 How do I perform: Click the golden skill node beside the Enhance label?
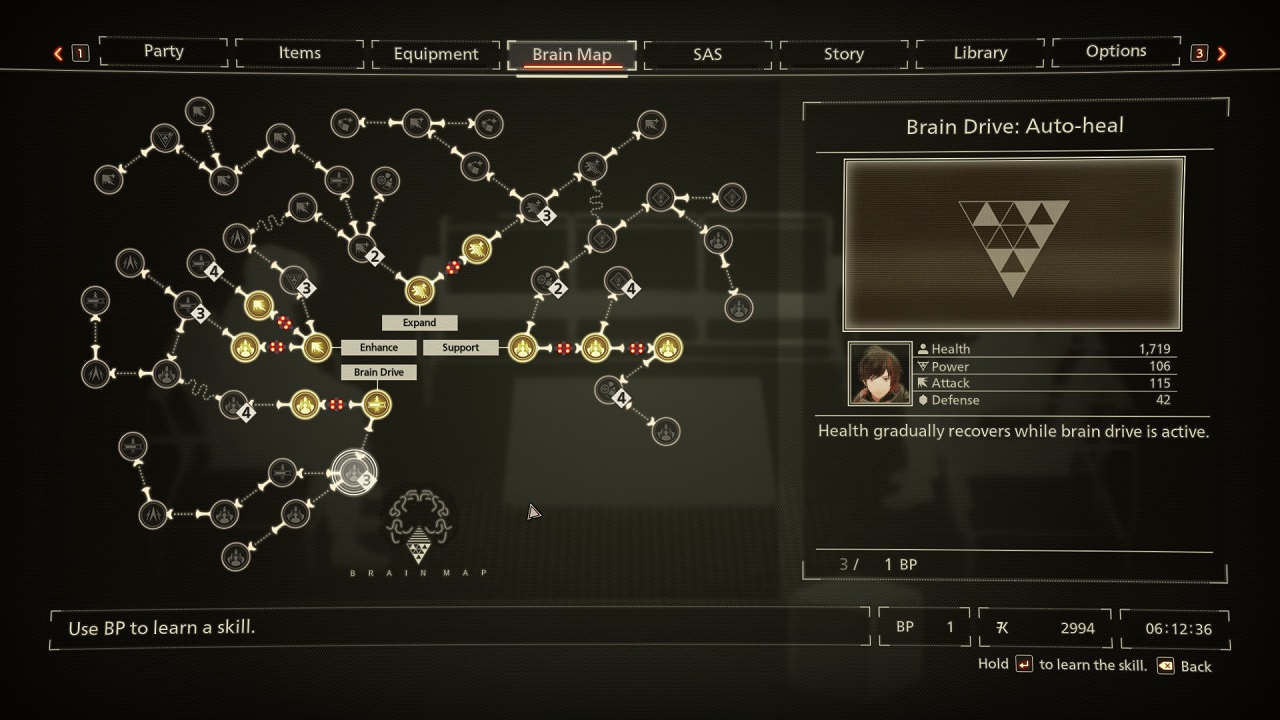point(317,347)
